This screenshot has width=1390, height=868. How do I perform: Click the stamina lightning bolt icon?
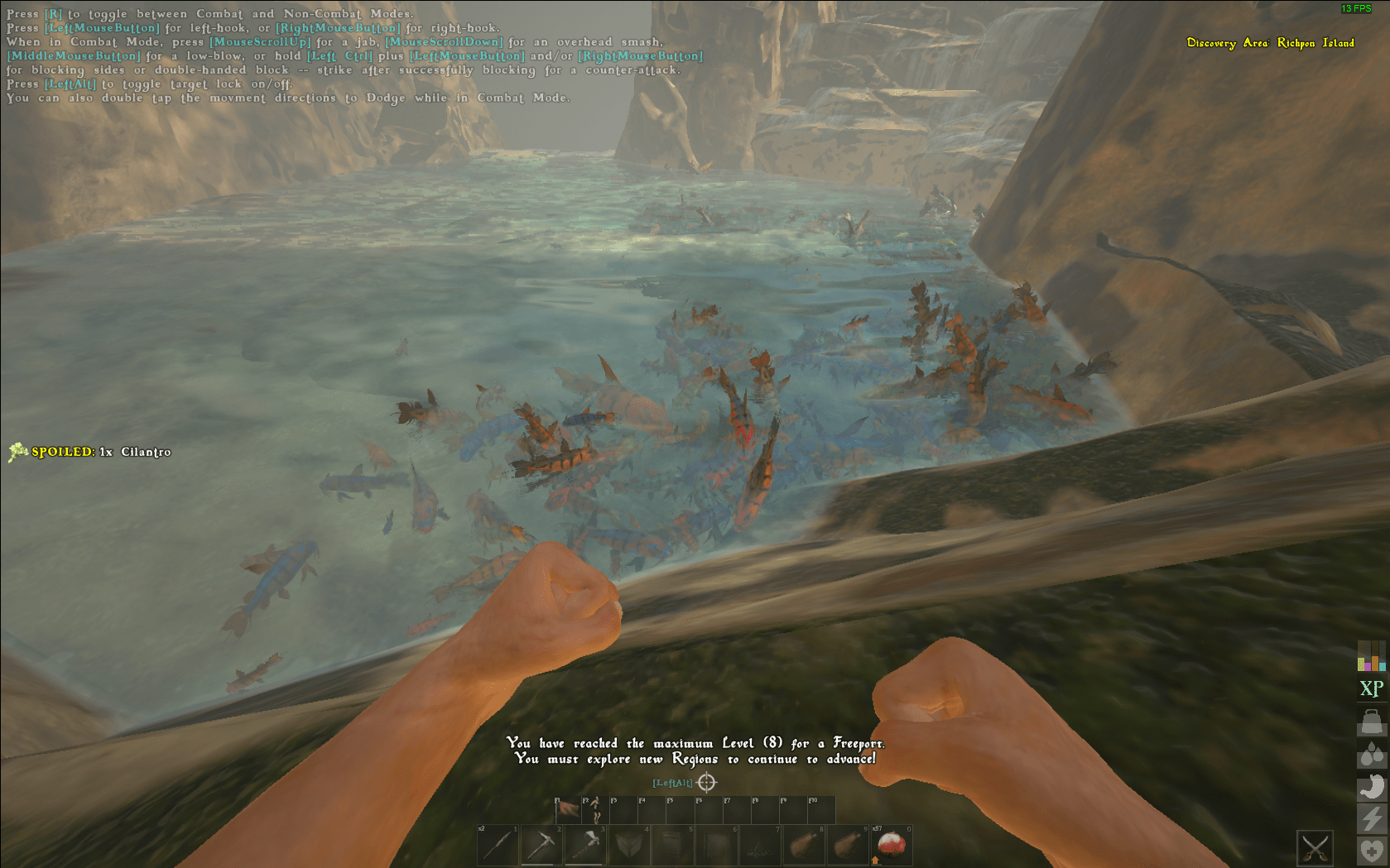click(x=1371, y=817)
